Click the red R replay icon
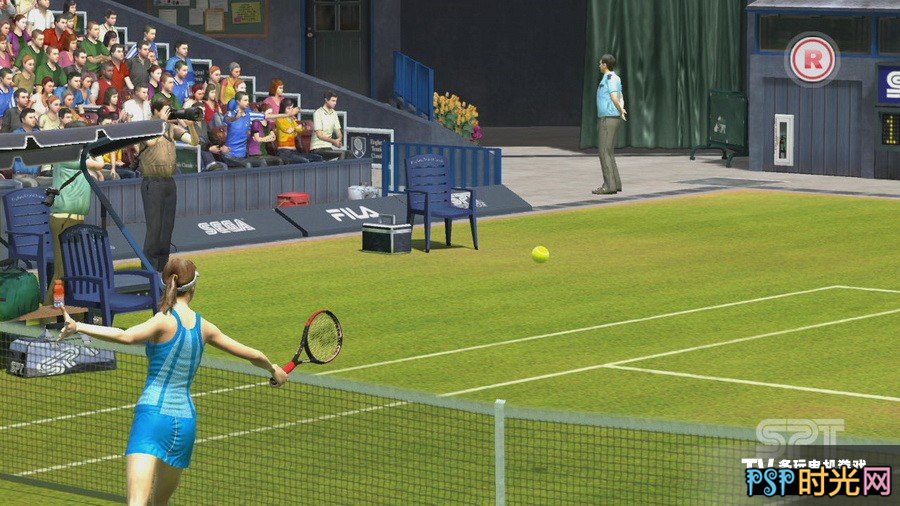900x506 pixels. click(x=811, y=59)
